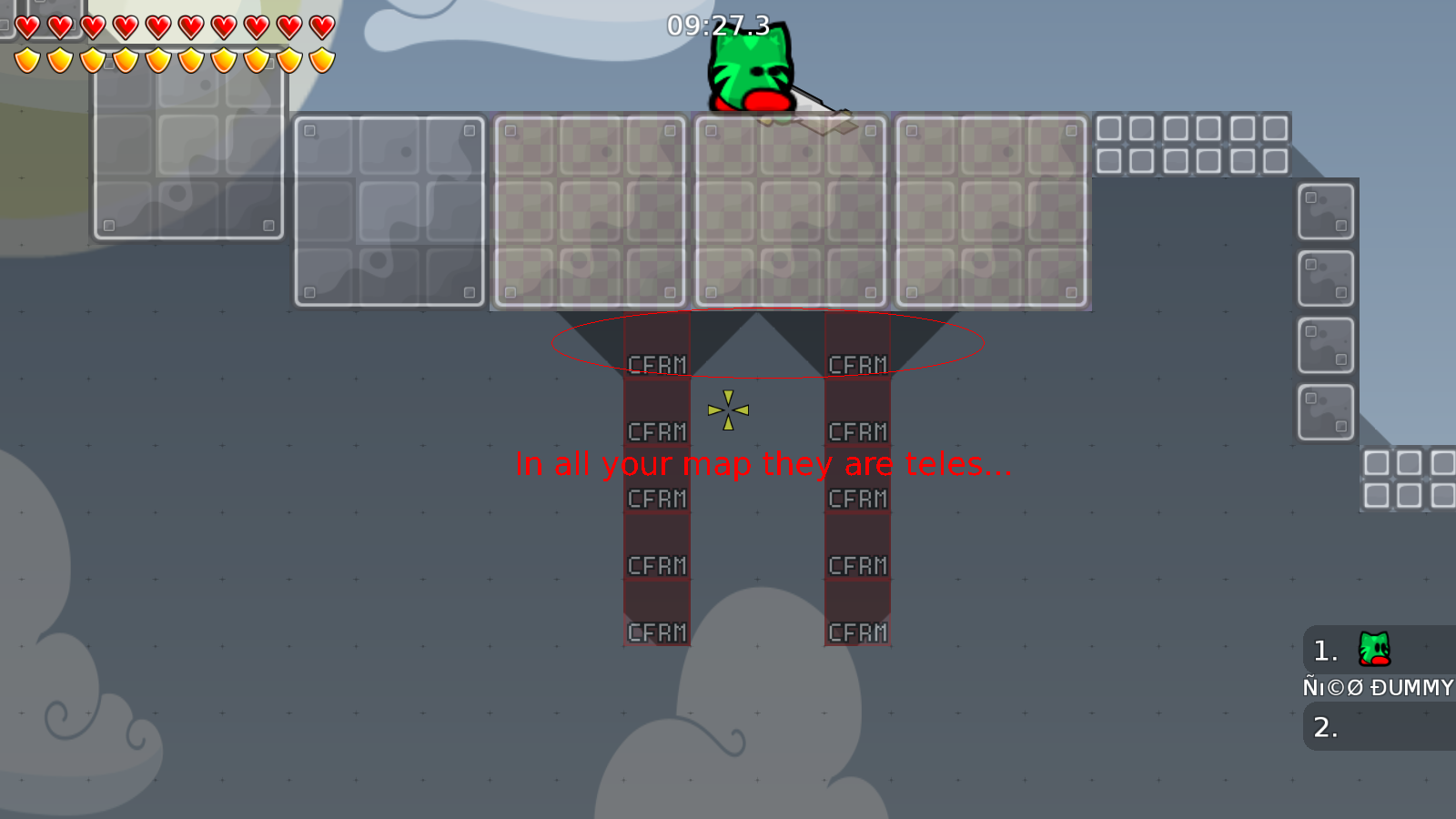The width and height of the screenshot is (1456, 819).
Task: Click the last heart icon on the HUD
Action: [320, 26]
